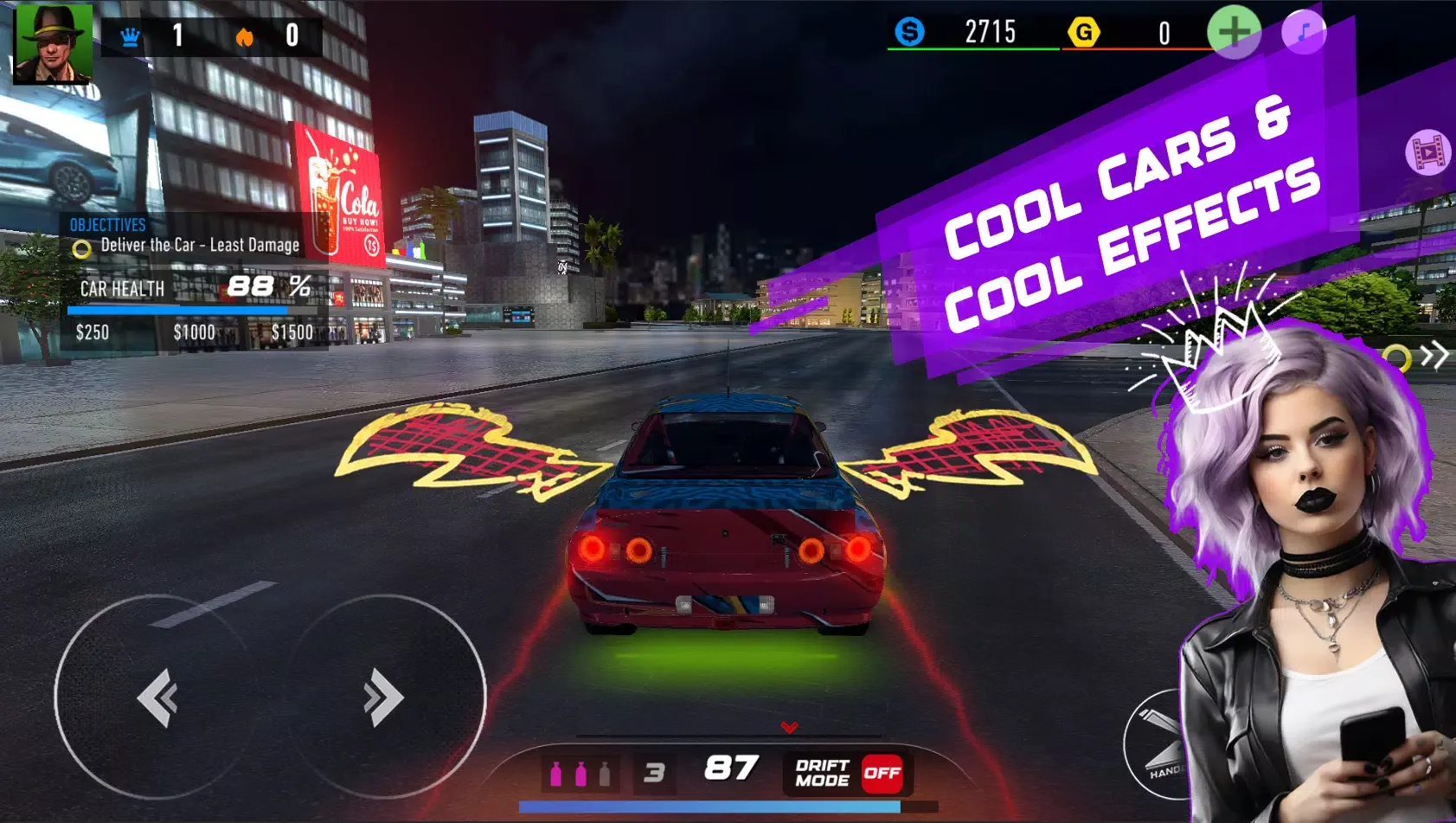Add currency with the green plus button

[x=1233, y=33]
